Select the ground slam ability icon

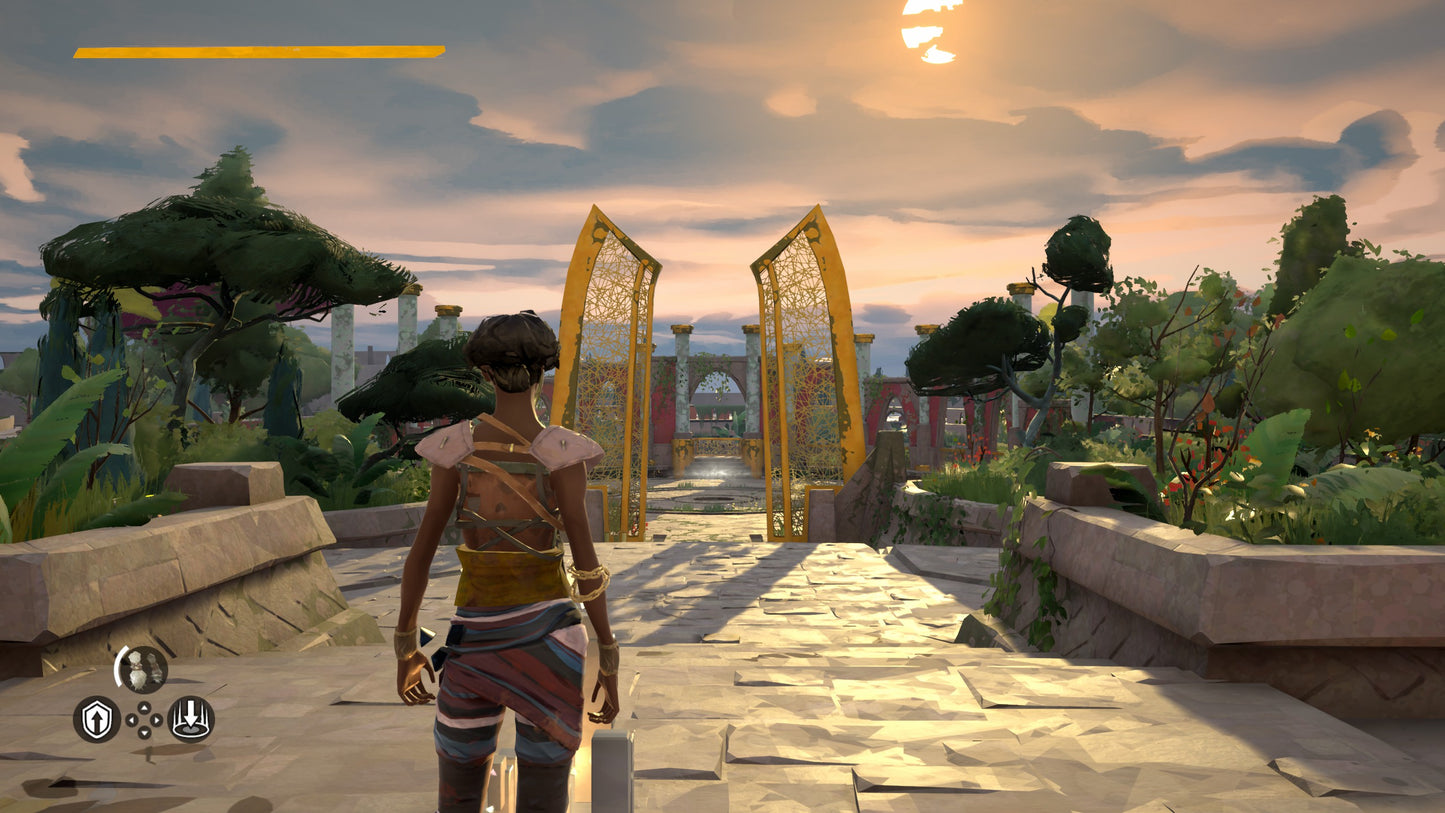click(191, 719)
